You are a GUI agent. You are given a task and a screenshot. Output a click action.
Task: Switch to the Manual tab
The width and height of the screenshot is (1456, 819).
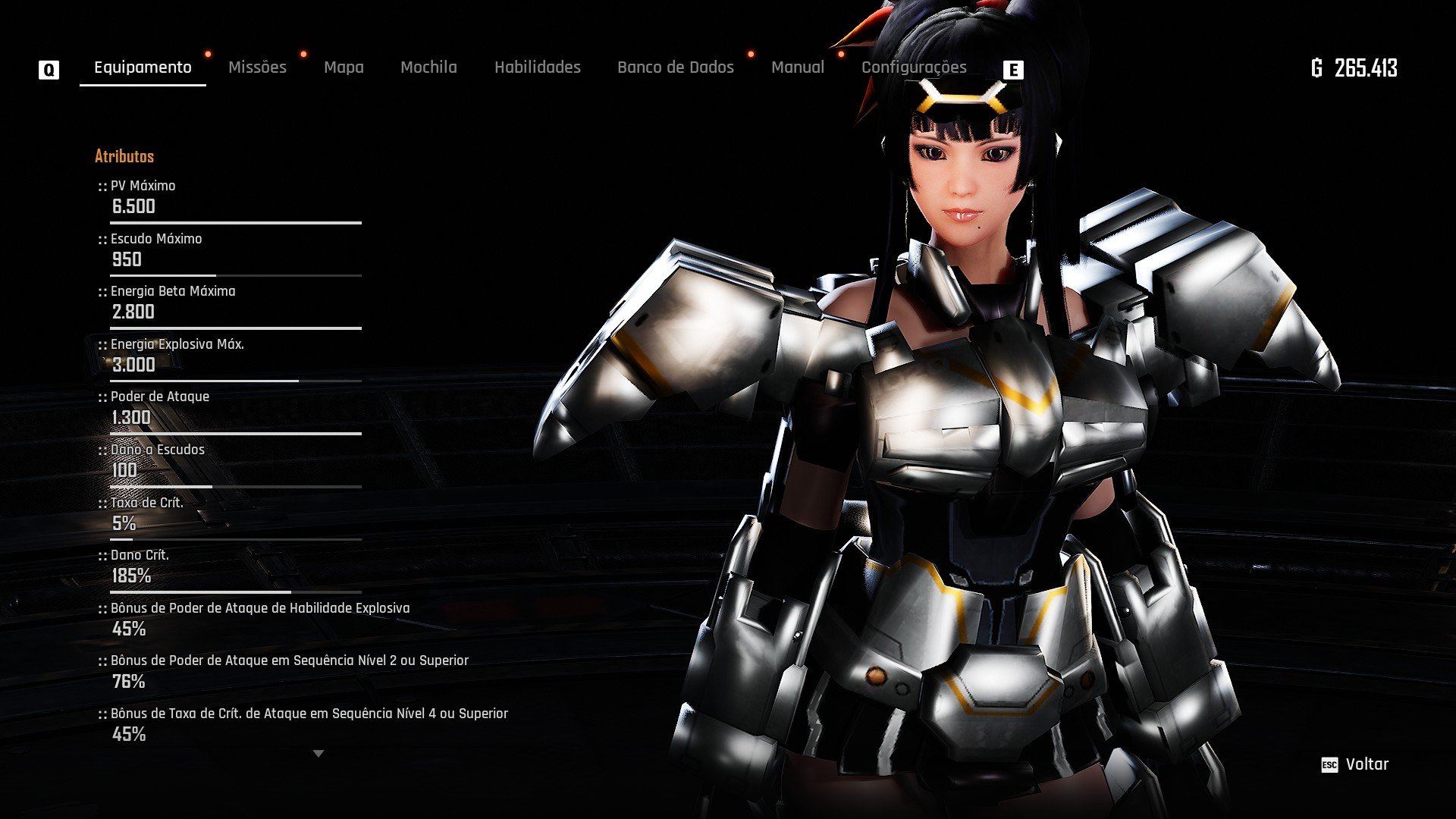click(797, 67)
